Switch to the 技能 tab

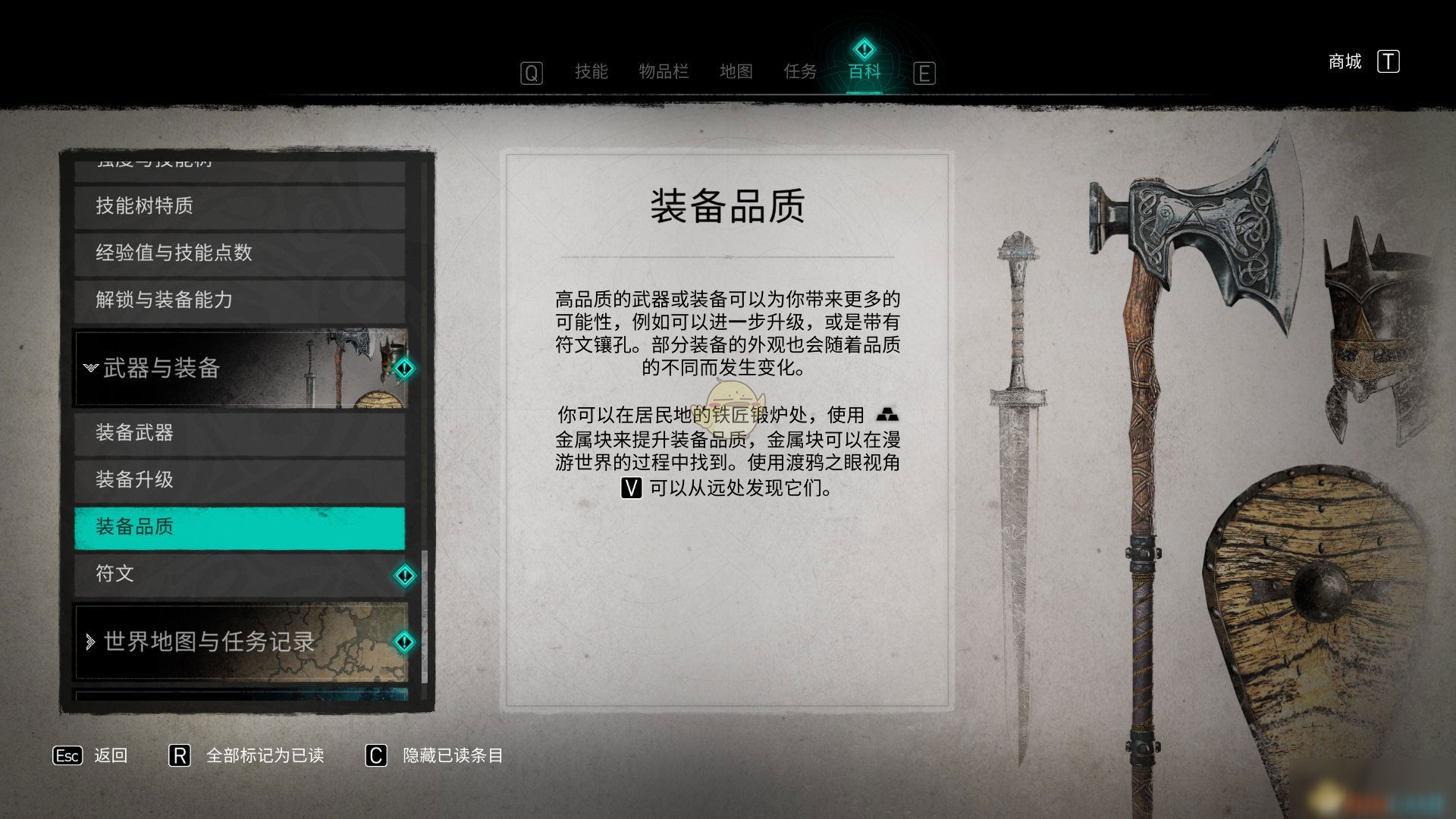tap(591, 72)
